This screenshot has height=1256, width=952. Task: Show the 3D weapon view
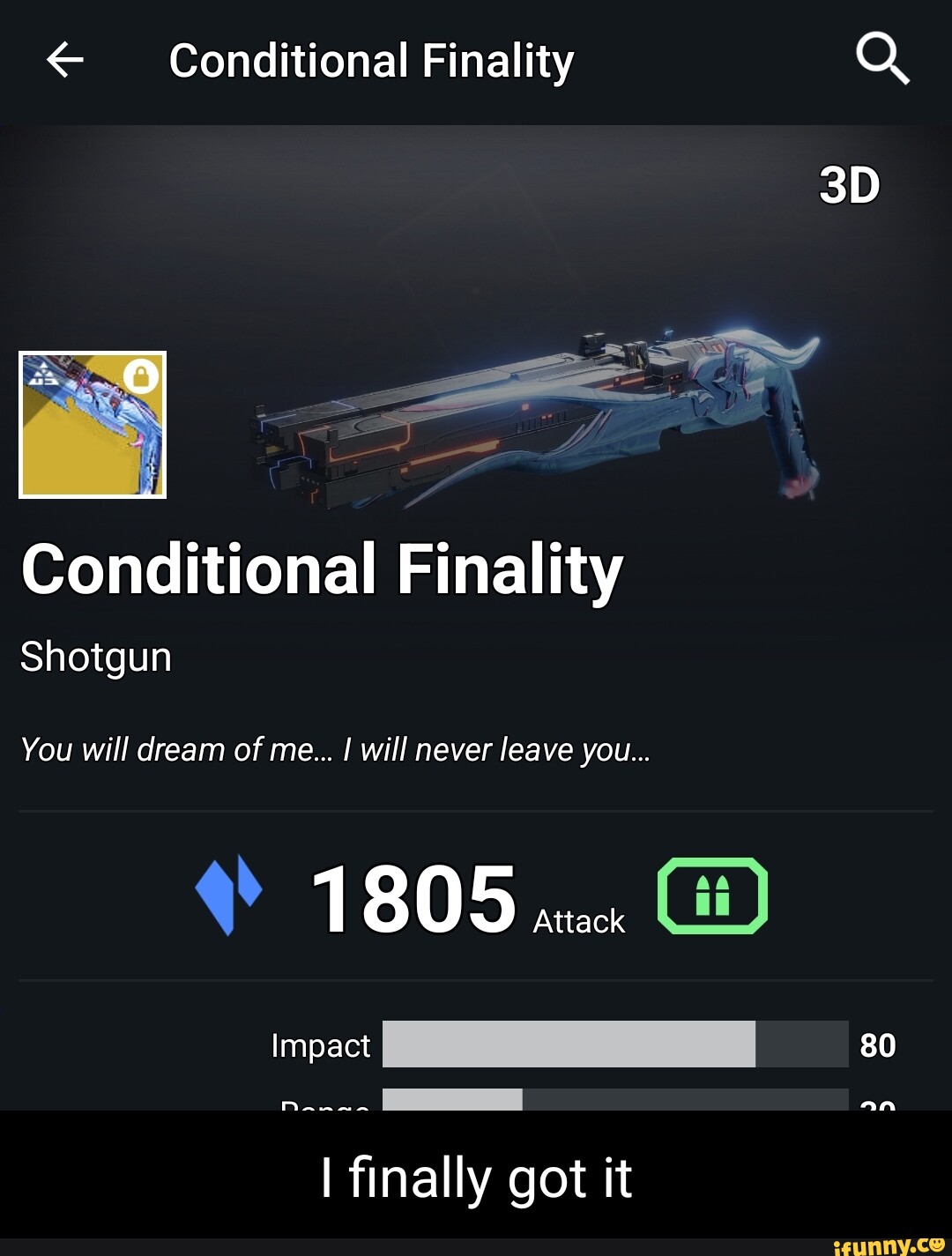coord(849,186)
